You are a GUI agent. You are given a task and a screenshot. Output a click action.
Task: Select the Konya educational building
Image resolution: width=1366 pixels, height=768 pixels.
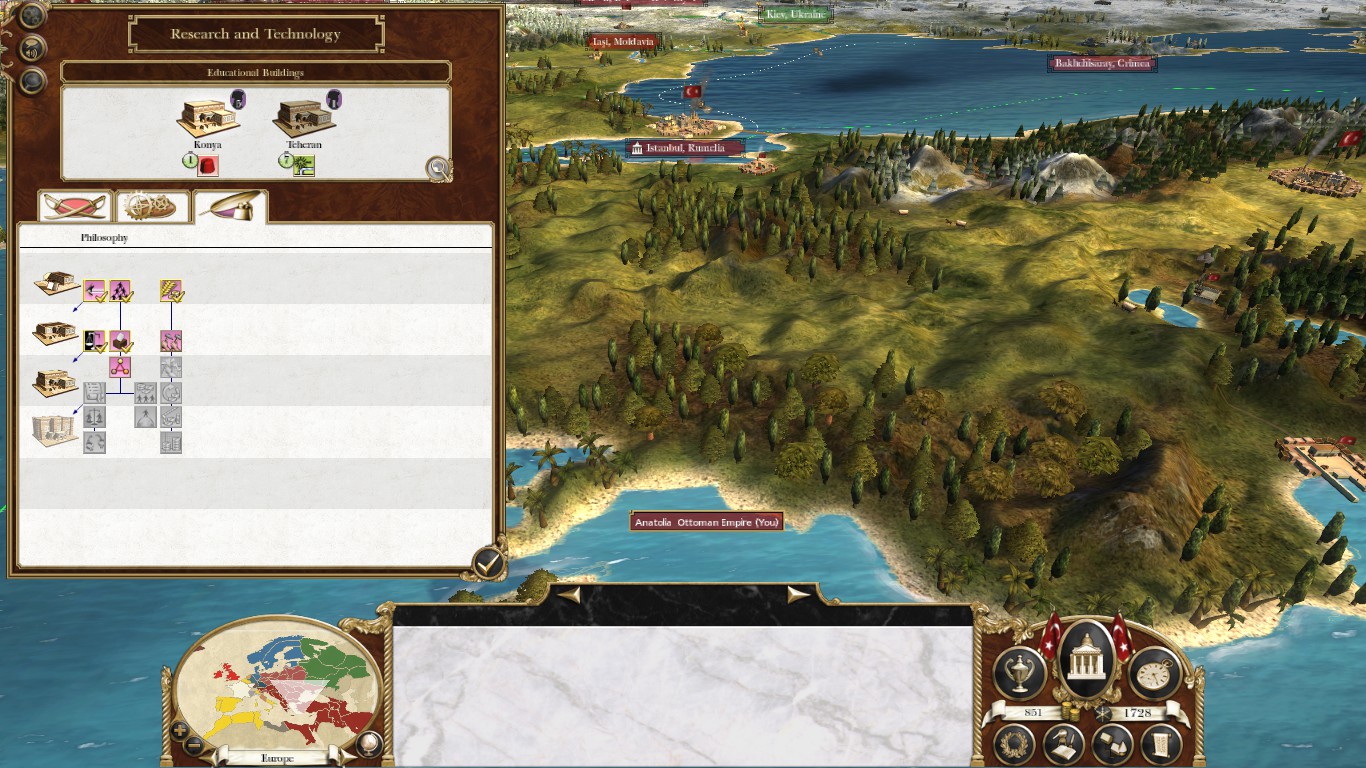coord(207,120)
